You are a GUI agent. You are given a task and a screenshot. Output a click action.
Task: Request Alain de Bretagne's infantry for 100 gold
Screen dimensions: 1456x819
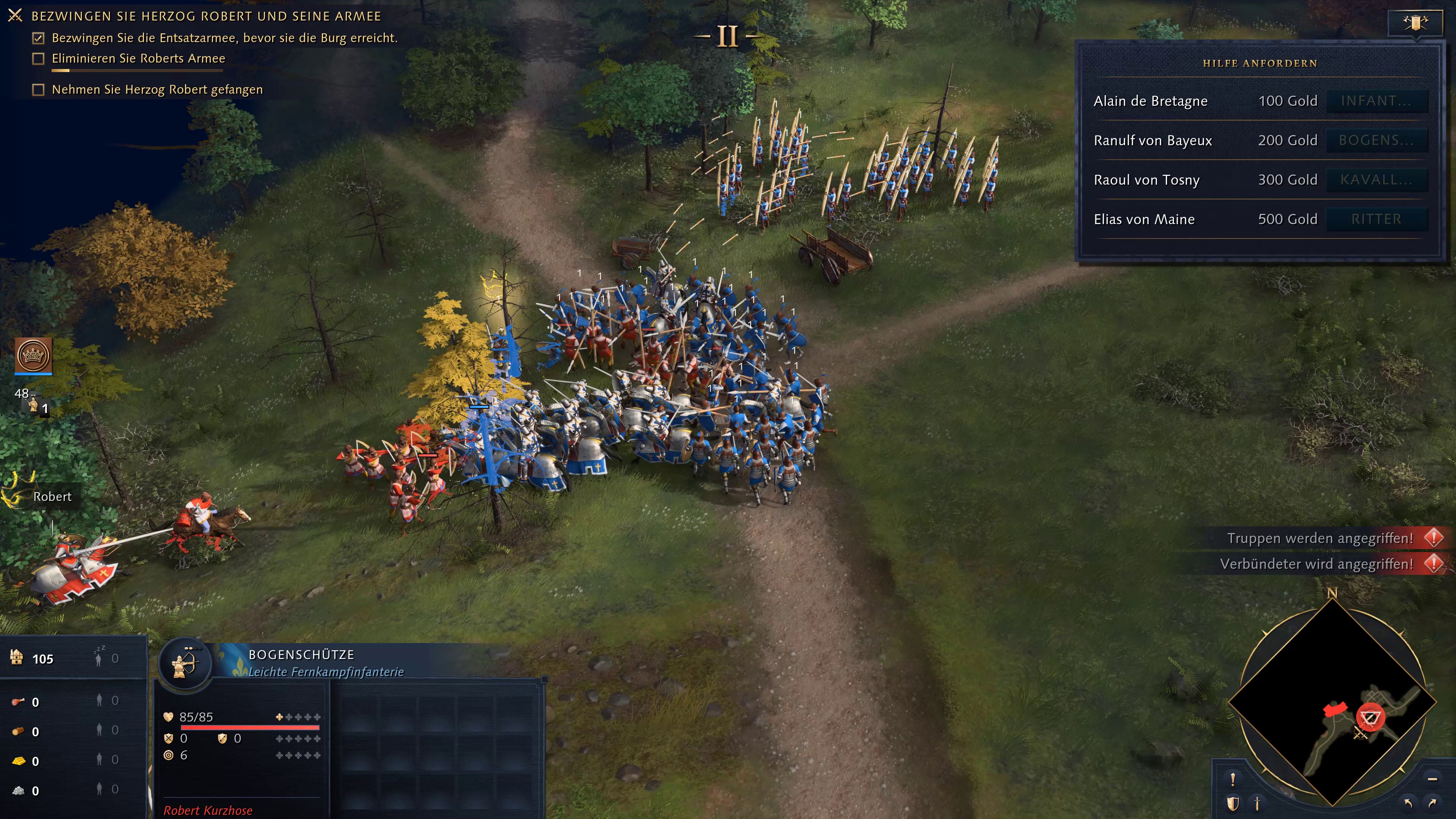point(1376,101)
